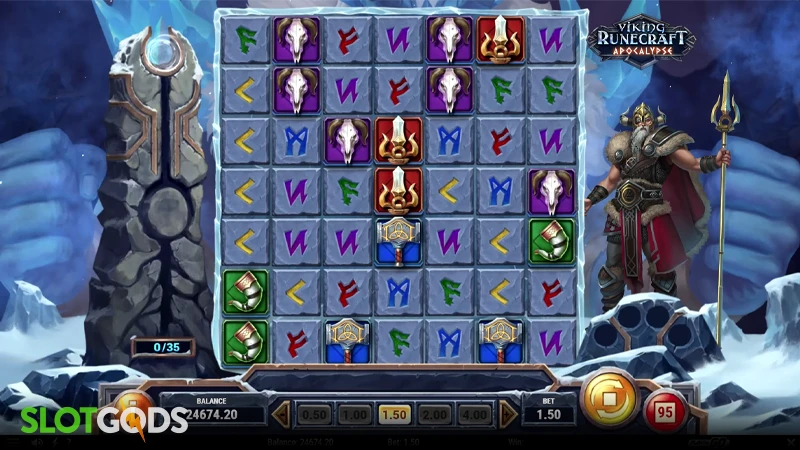Pick the highlighted 1.50 bet amount
The image size is (800, 450).
click(x=394, y=414)
